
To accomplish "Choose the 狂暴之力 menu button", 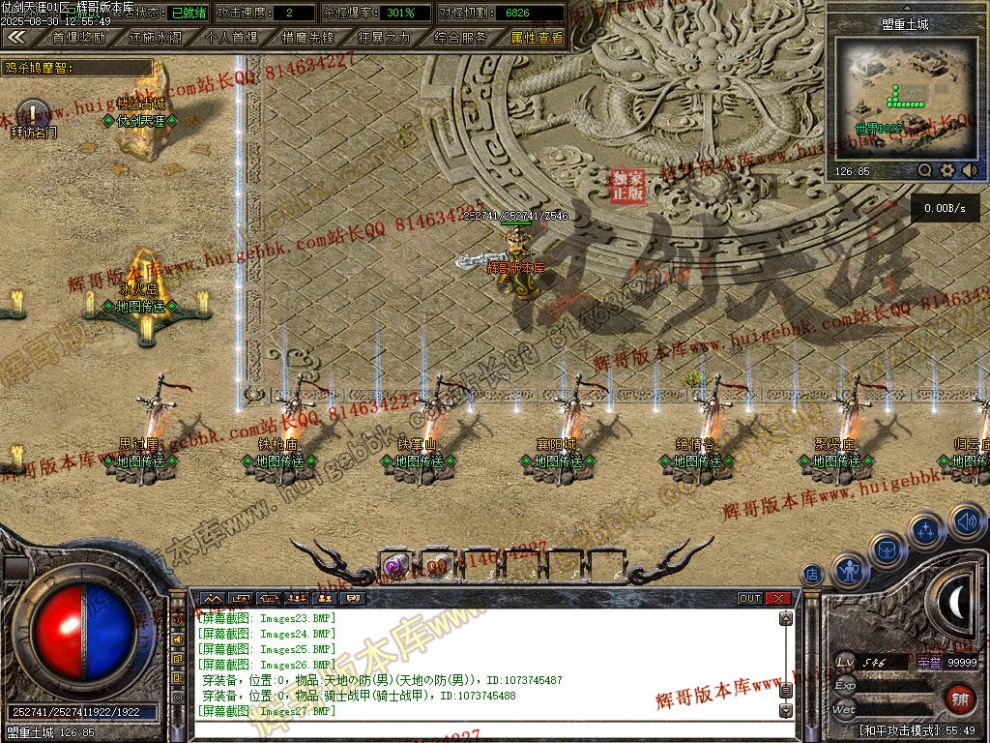I will point(384,37).
